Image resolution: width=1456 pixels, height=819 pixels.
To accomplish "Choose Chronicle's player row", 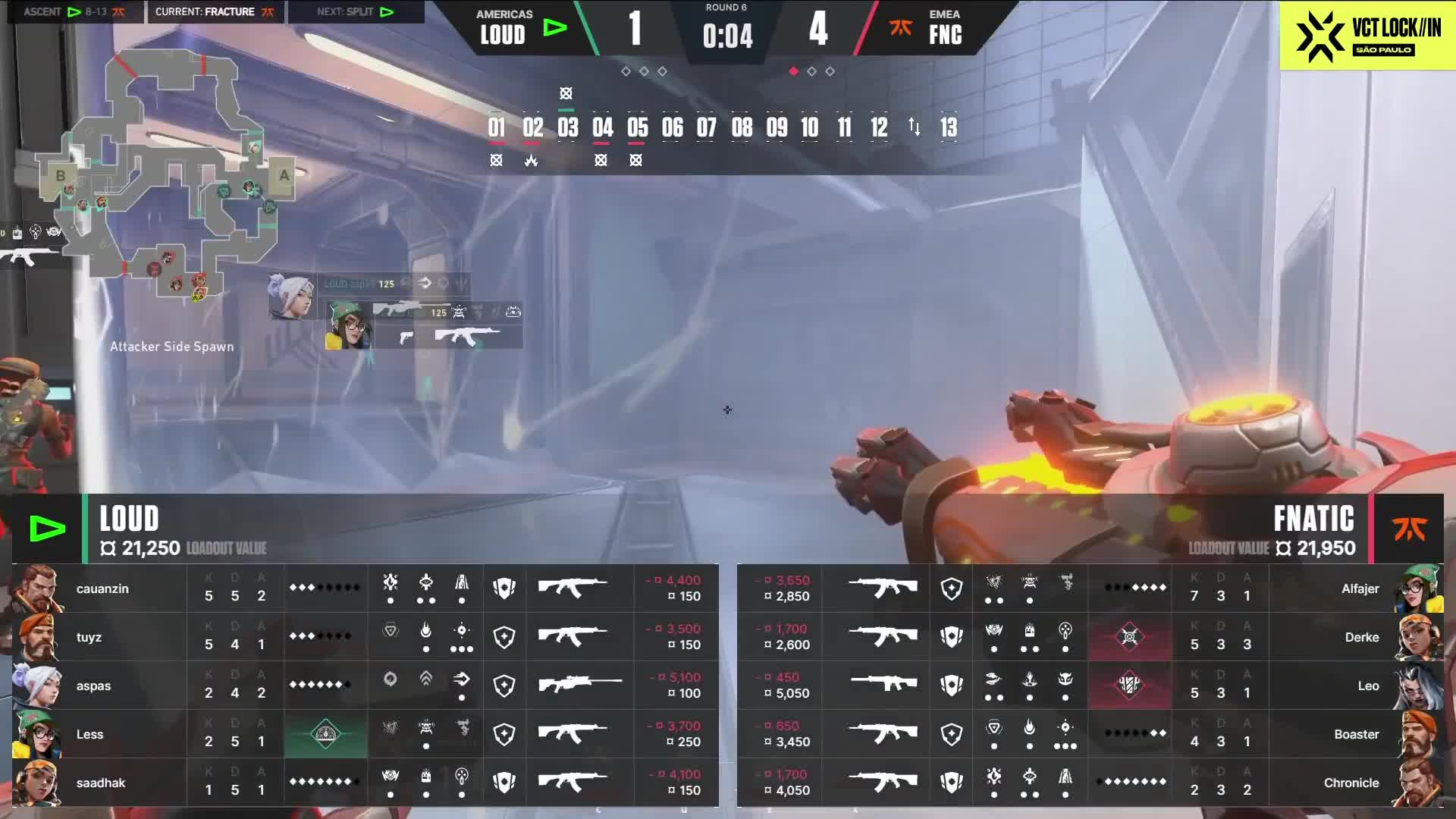I will tap(1351, 783).
